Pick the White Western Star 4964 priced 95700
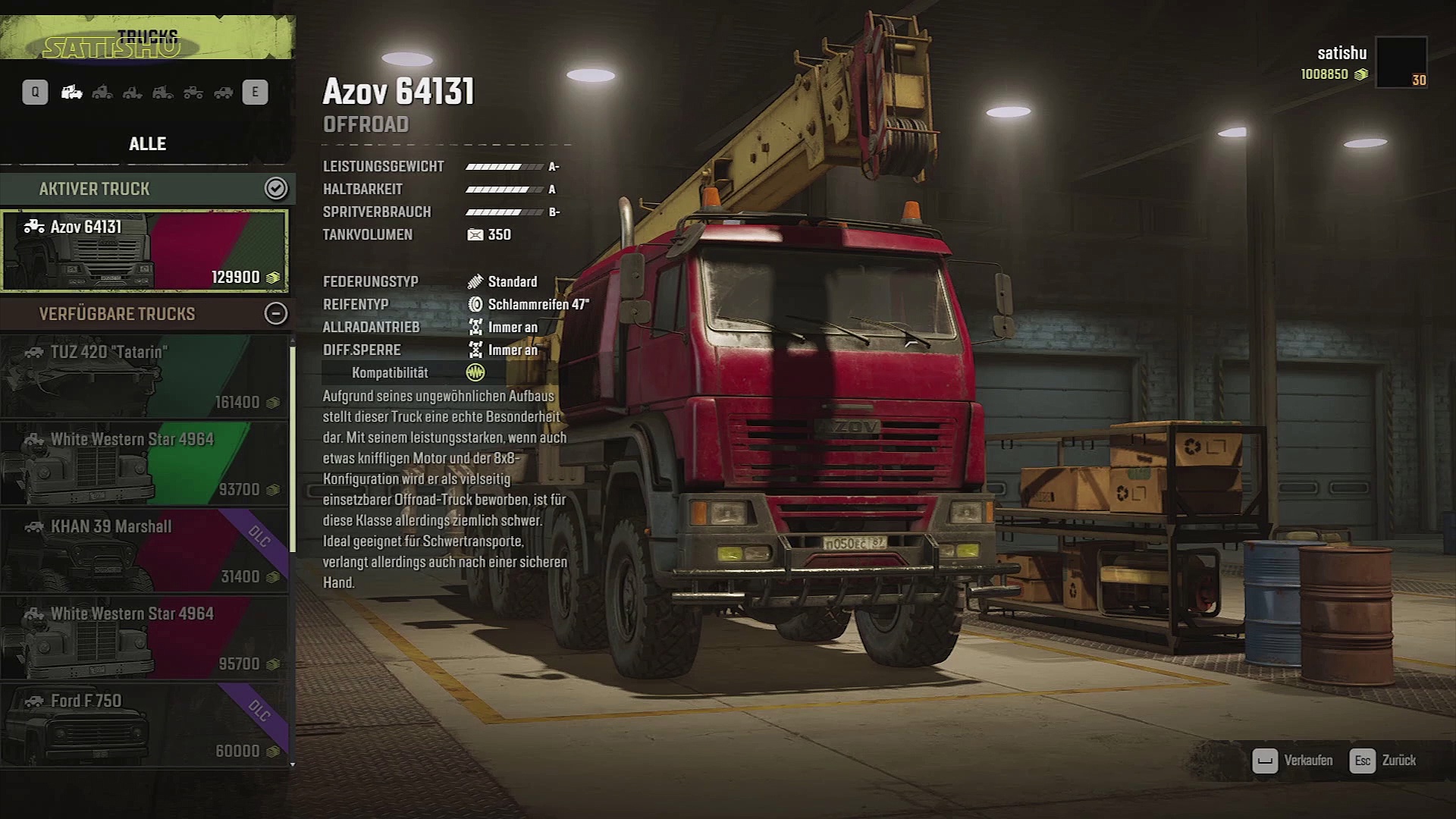Screen dimensions: 1456x819 [144, 638]
